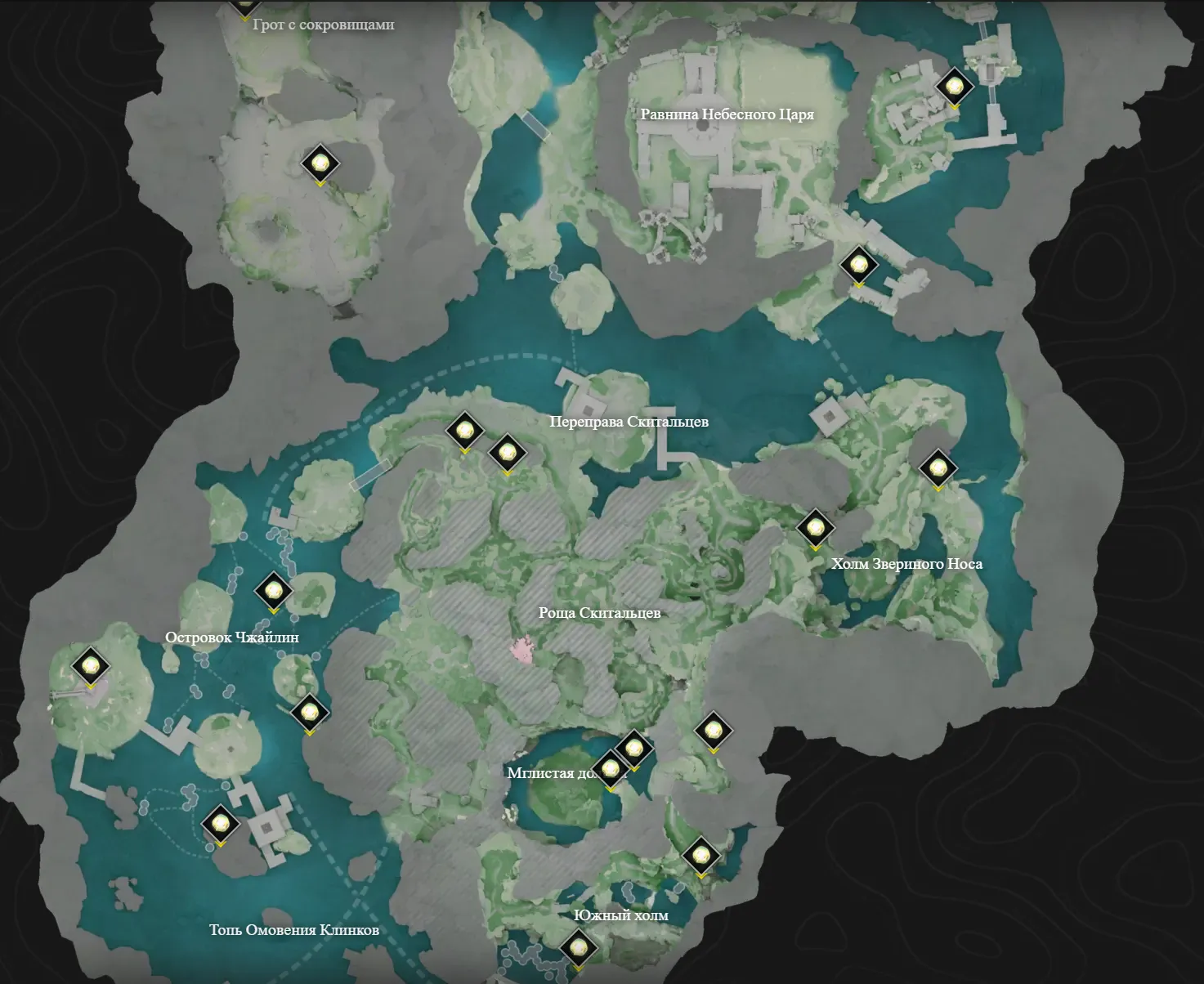1204x984 pixels.
Task: Click the marker directly below Южный холм label
Action: pyautogui.click(x=579, y=948)
